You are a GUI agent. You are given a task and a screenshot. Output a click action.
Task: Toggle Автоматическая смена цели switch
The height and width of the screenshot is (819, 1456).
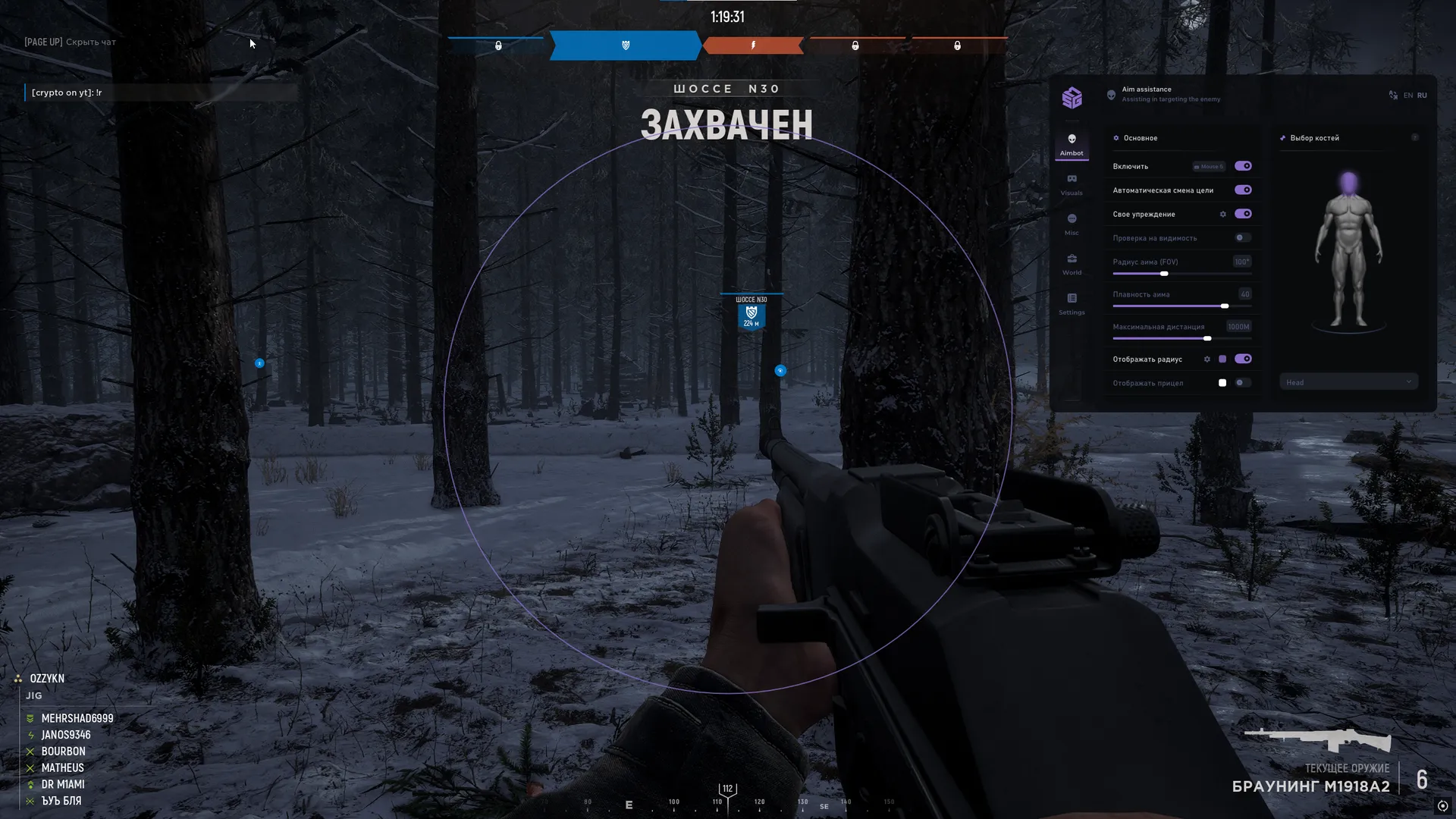click(x=1242, y=190)
